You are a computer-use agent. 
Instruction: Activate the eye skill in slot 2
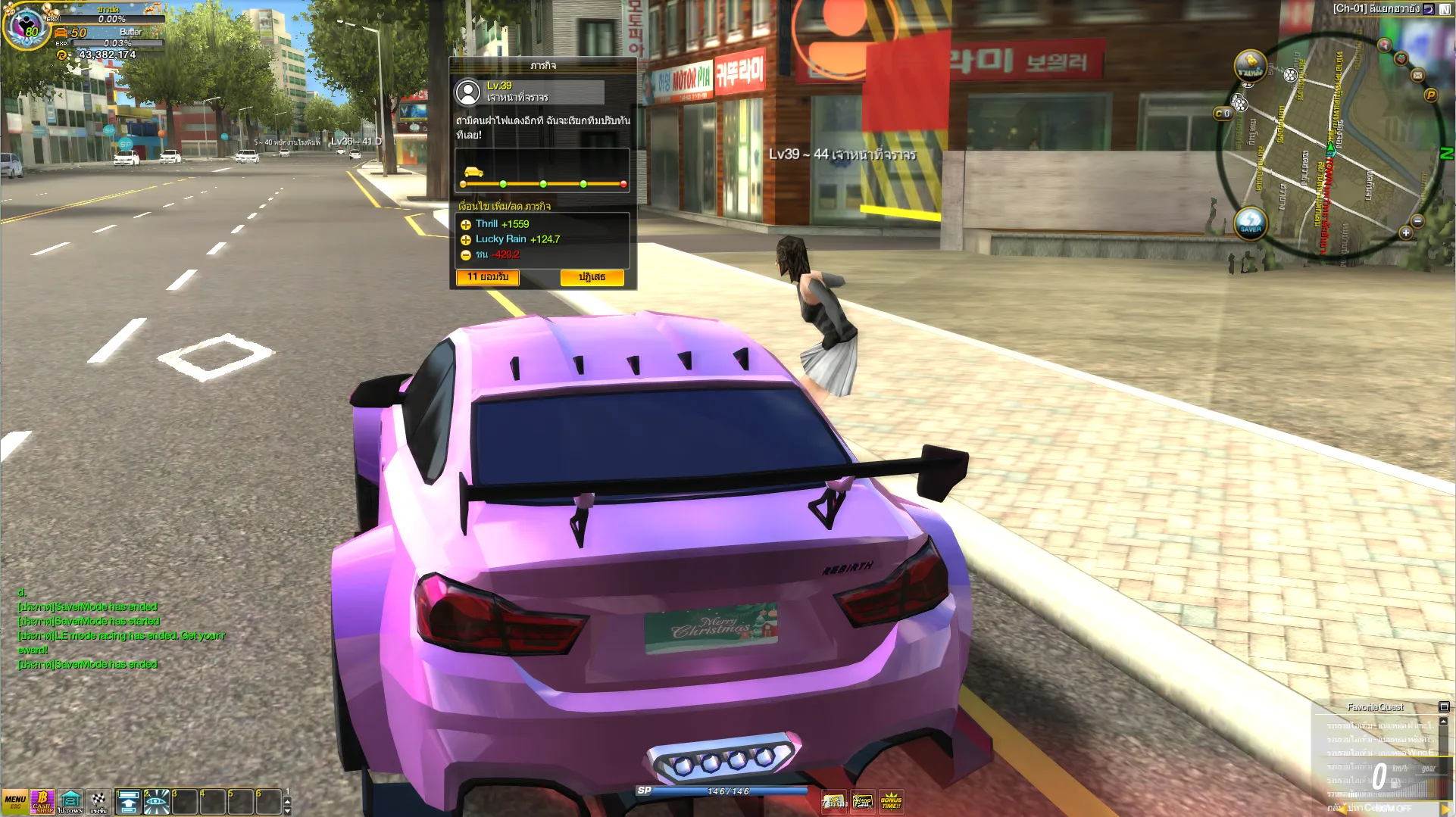pos(156,802)
